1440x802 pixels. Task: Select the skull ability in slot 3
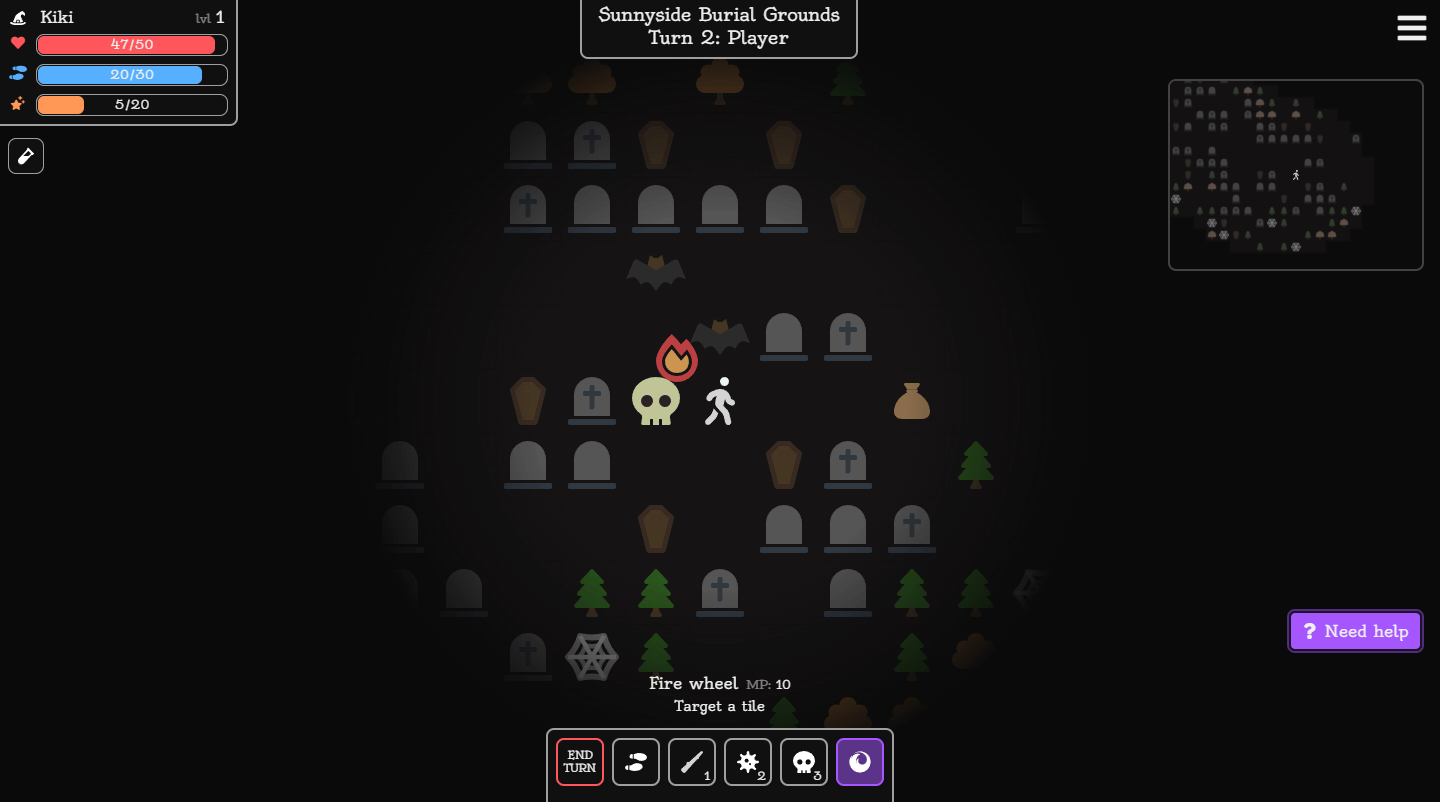pyautogui.click(x=804, y=762)
